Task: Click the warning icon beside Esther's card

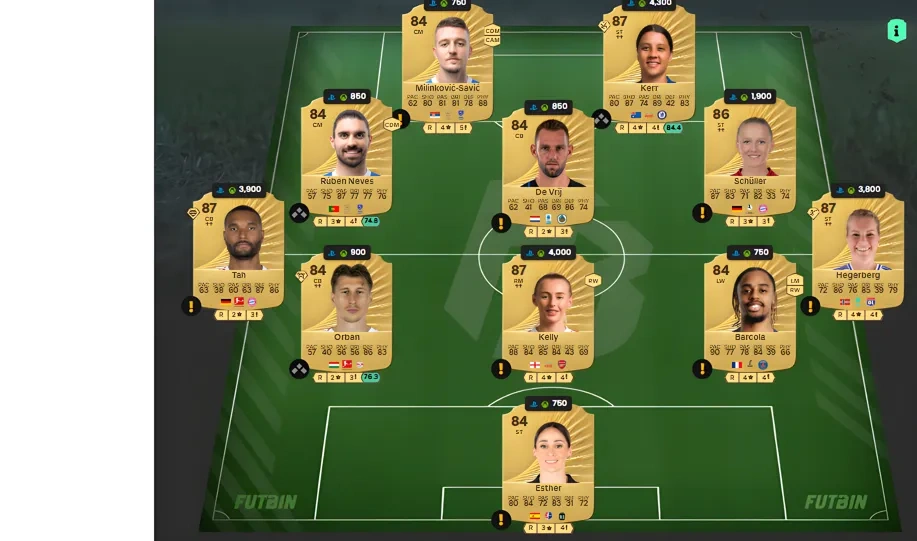Action: point(501,520)
